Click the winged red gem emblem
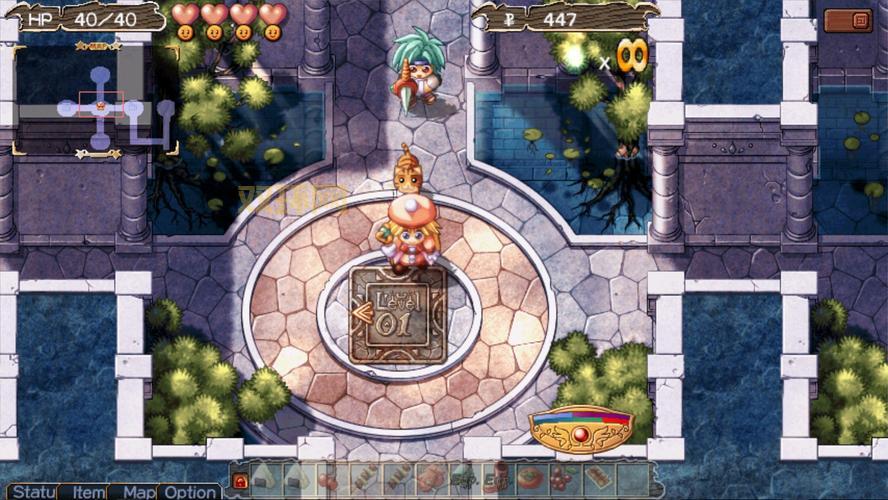Viewport: 888px width, 500px height. [x=581, y=430]
